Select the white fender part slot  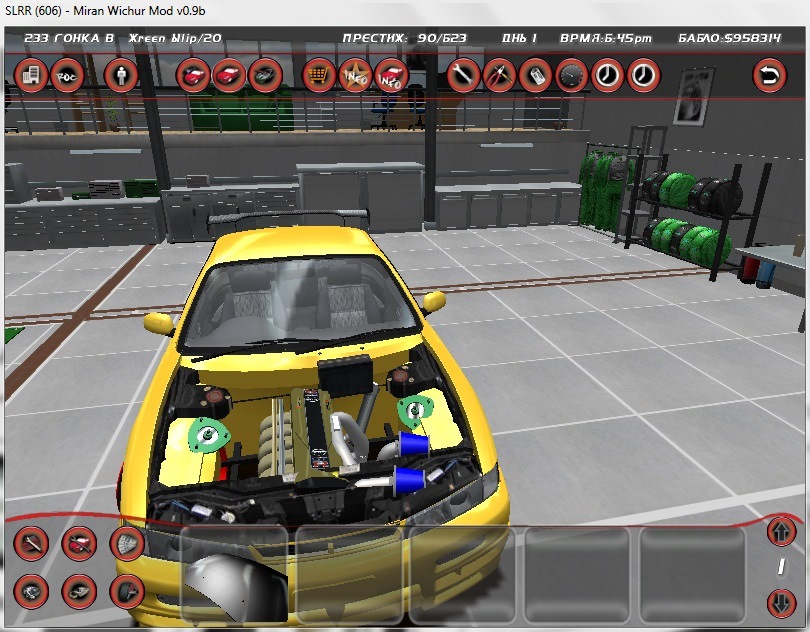click(x=237, y=575)
